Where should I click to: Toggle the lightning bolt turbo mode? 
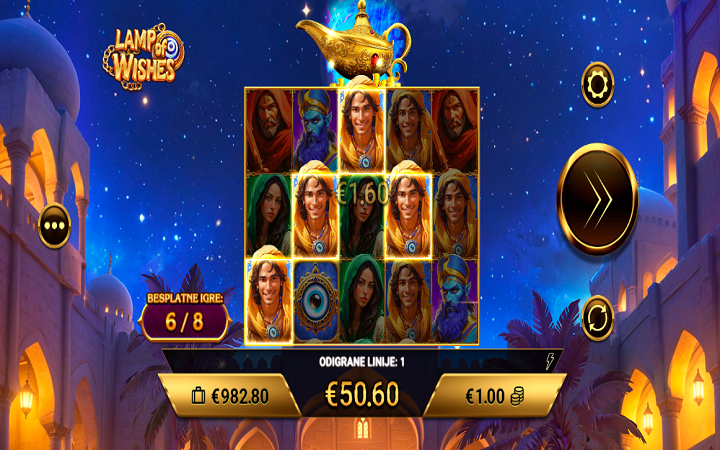click(549, 363)
